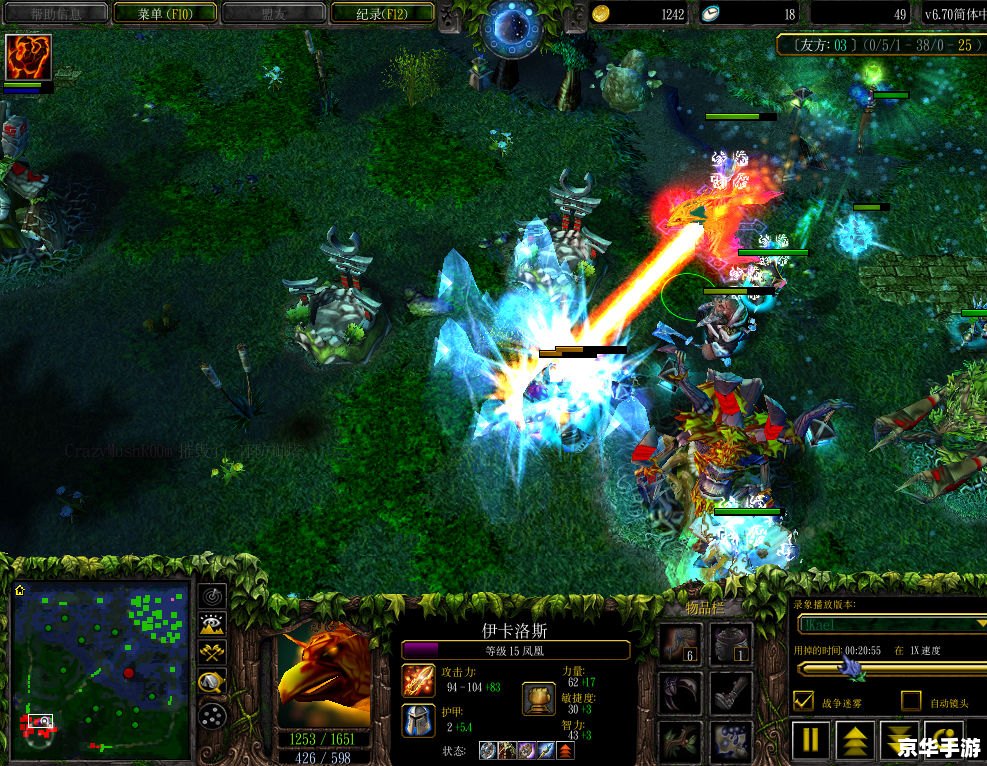Select the green branch item in inventory
This screenshot has height=766, width=987.
(679, 740)
